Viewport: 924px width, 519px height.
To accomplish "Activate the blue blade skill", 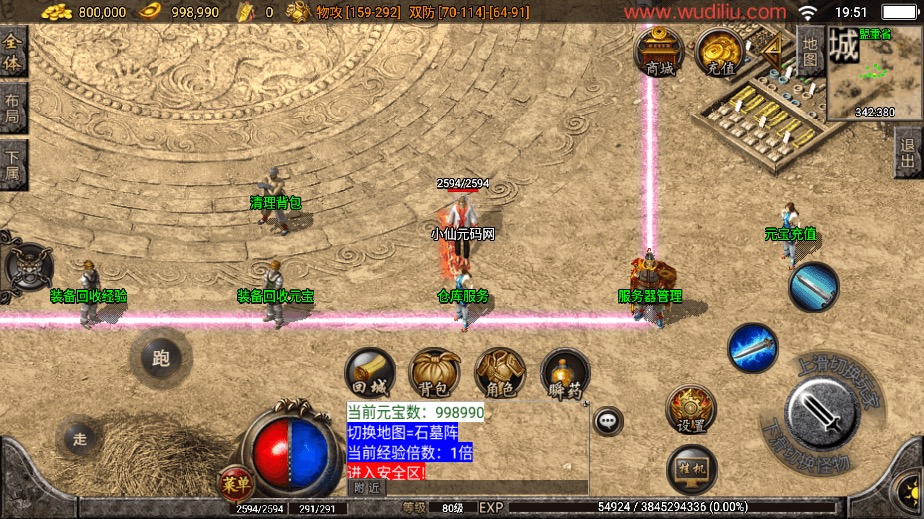I will pyautogui.click(x=813, y=287).
